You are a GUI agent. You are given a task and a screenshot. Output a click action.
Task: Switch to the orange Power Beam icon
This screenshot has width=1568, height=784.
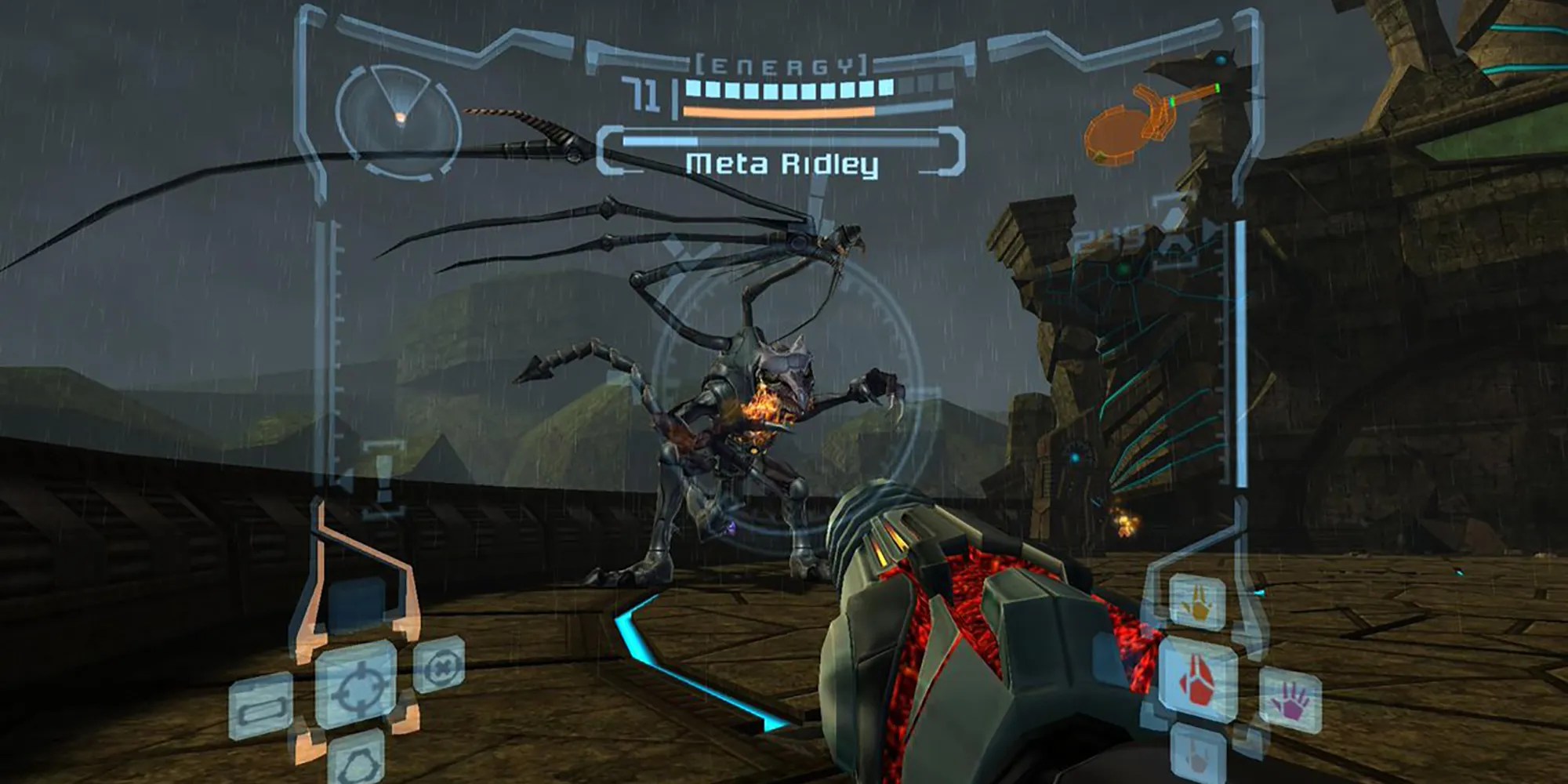tap(1197, 604)
